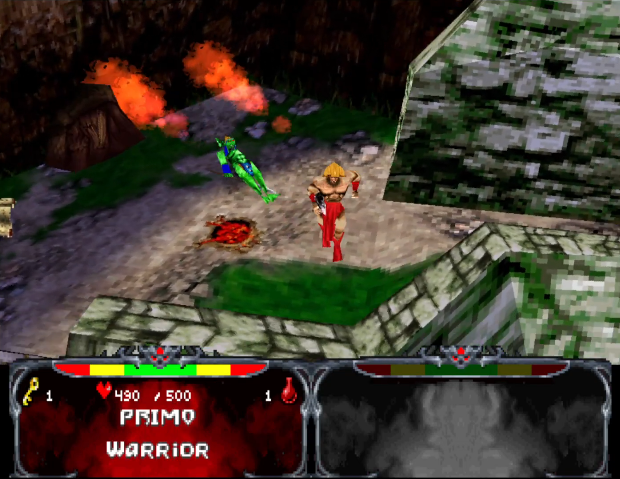
Task: Select the gold key icon
Action: click(30, 393)
